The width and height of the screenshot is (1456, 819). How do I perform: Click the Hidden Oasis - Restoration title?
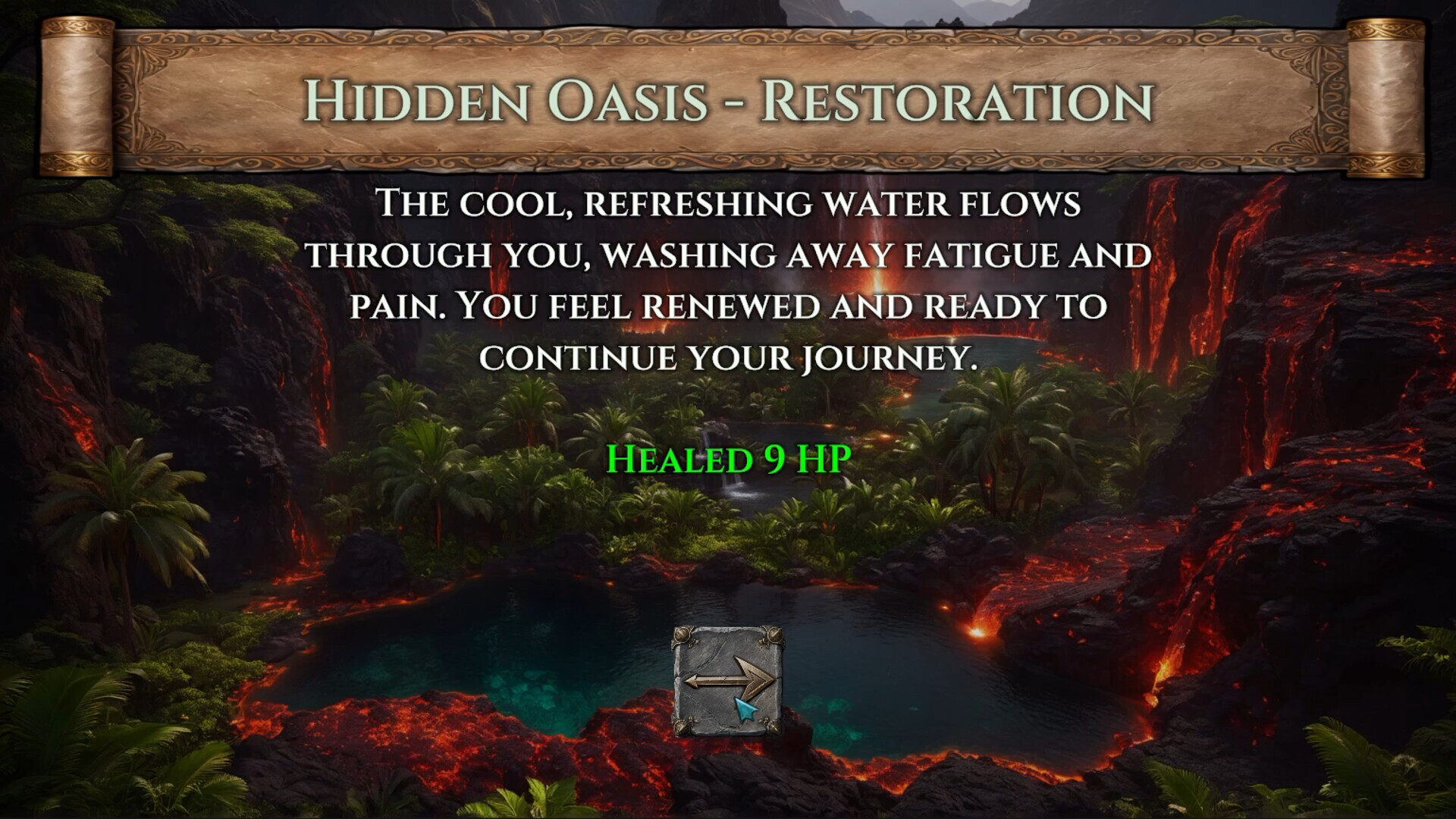tap(726, 99)
